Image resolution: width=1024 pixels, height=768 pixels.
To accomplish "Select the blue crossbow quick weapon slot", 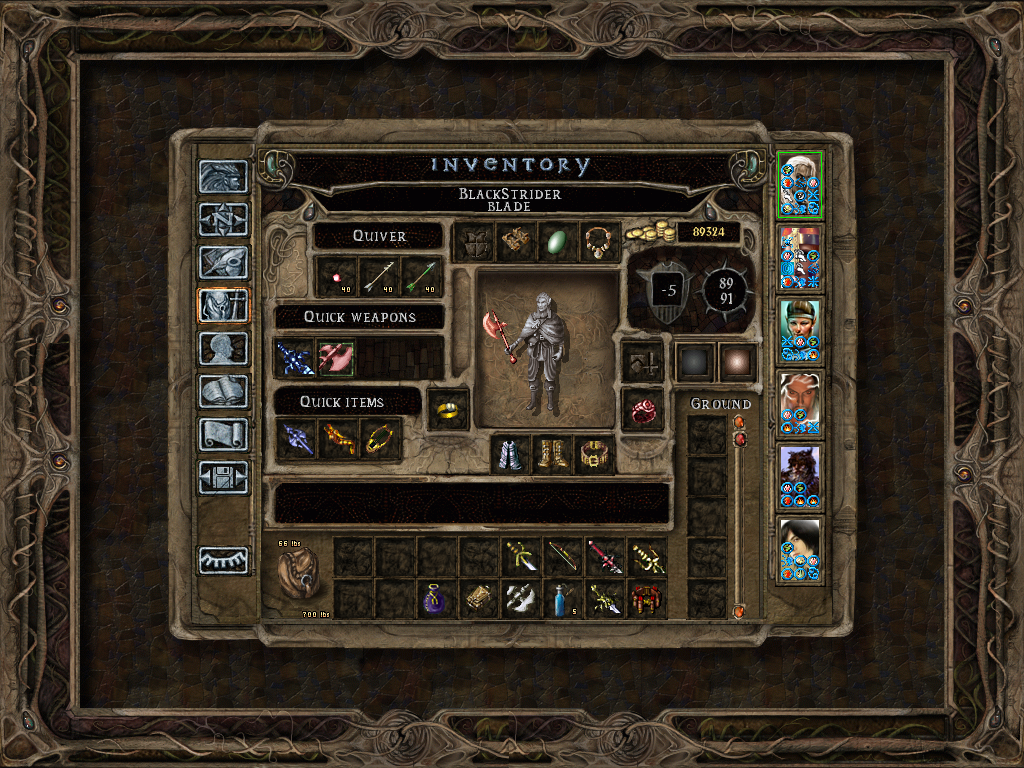I will point(295,357).
